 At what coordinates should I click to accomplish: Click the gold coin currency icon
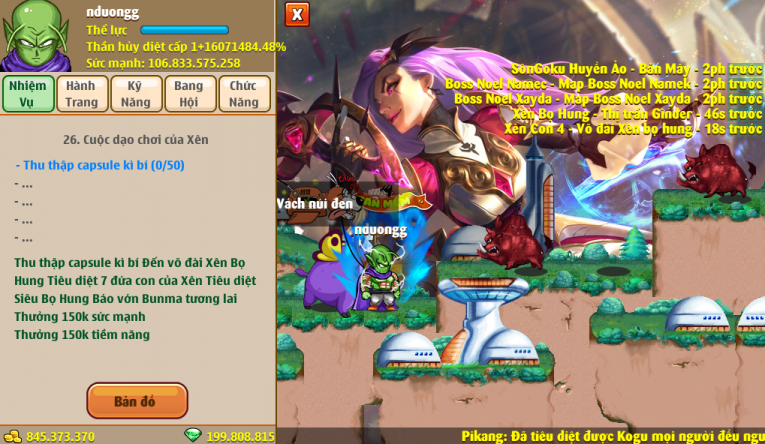13,436
